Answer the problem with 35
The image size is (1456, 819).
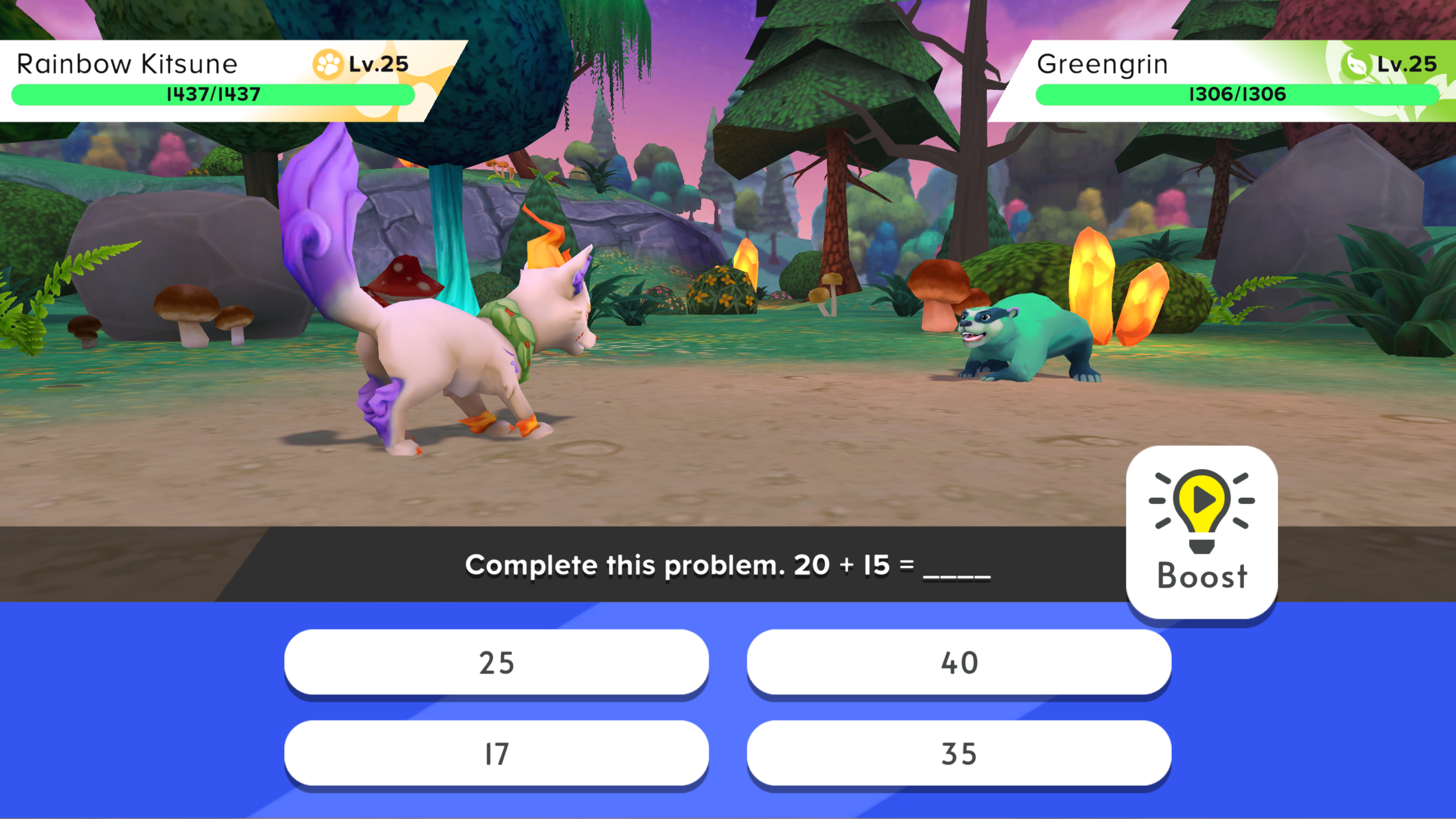click(x=959, y=753)
